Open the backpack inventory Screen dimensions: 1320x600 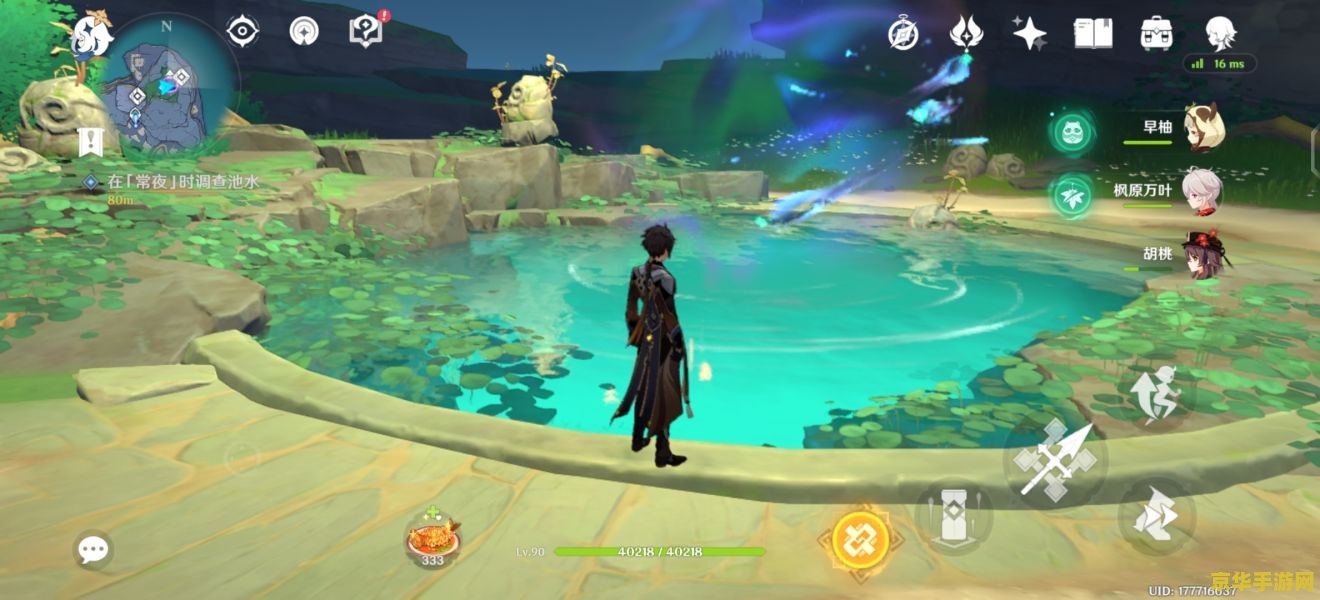(1156, 33)
